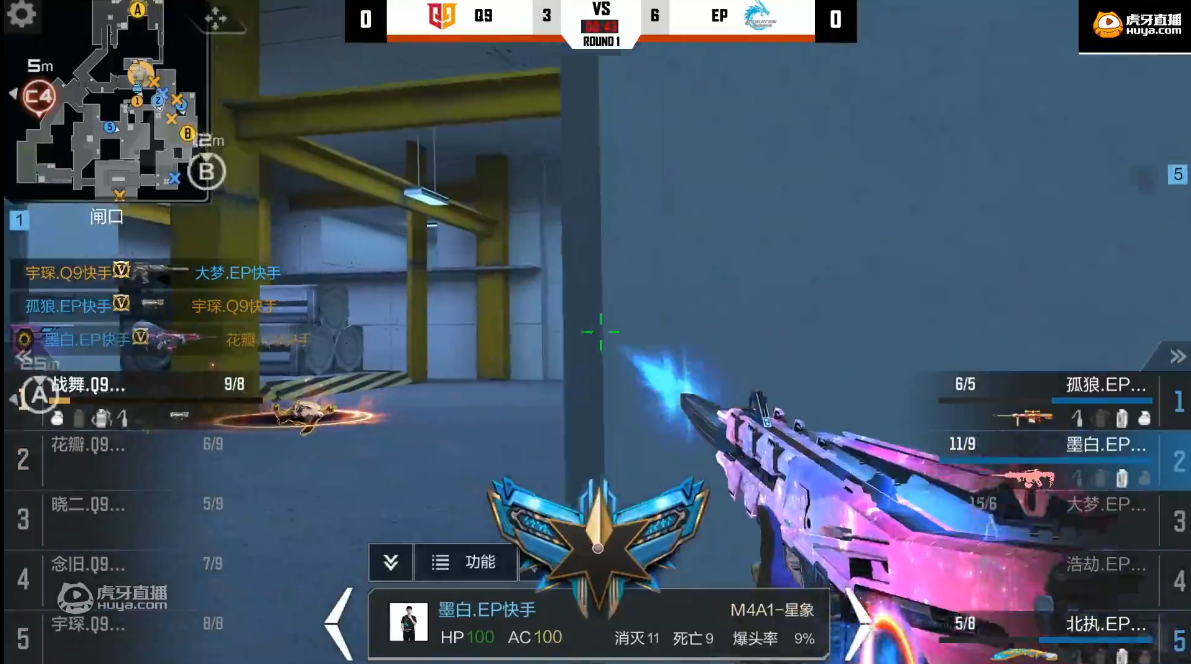
Task: Collapse the EP roster with the double-arrow
Action: pyautogui.click(x=1177, y=357)
